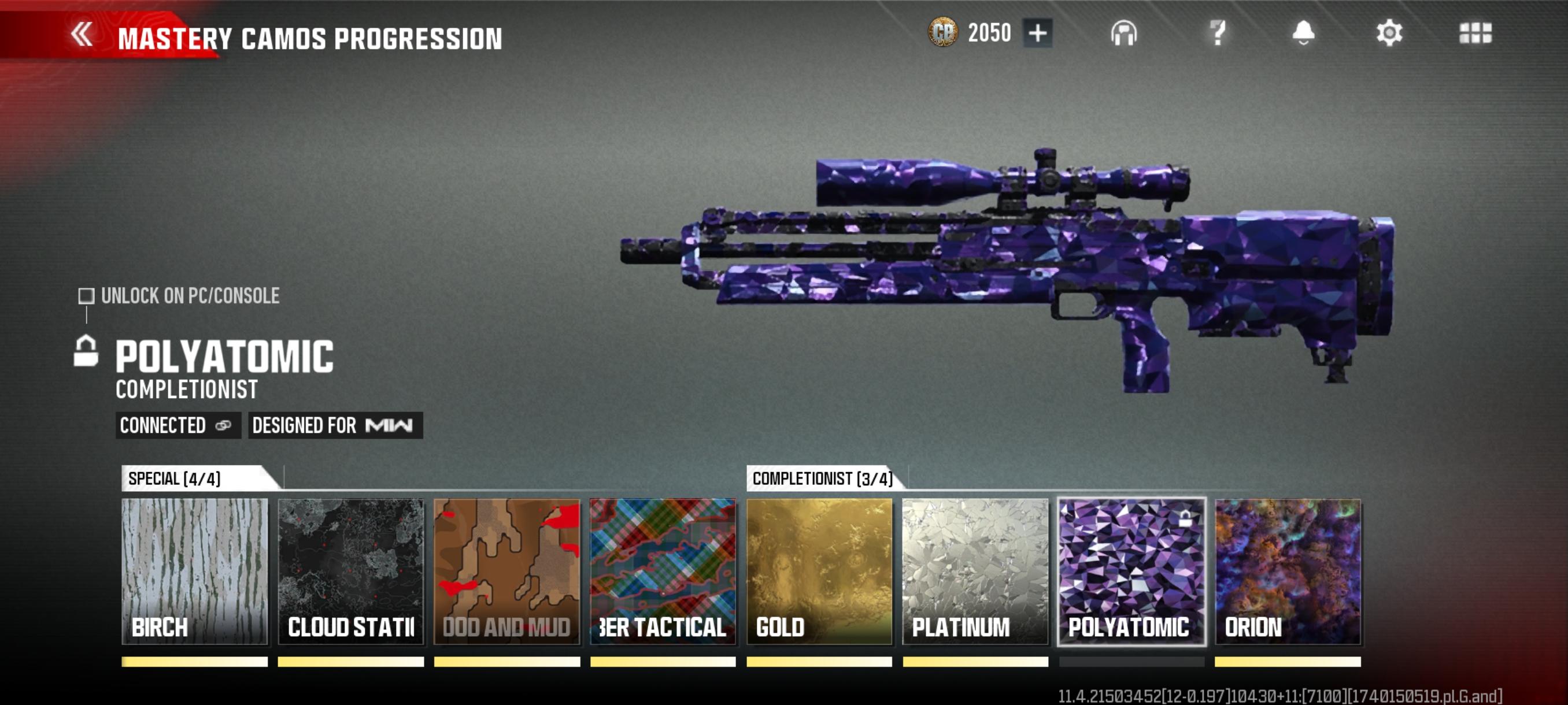The height and width of the screenshot is (705, 1568).
Task: Open the question mark help icon
Action: pyautogui.click(x=1217, y=33)
